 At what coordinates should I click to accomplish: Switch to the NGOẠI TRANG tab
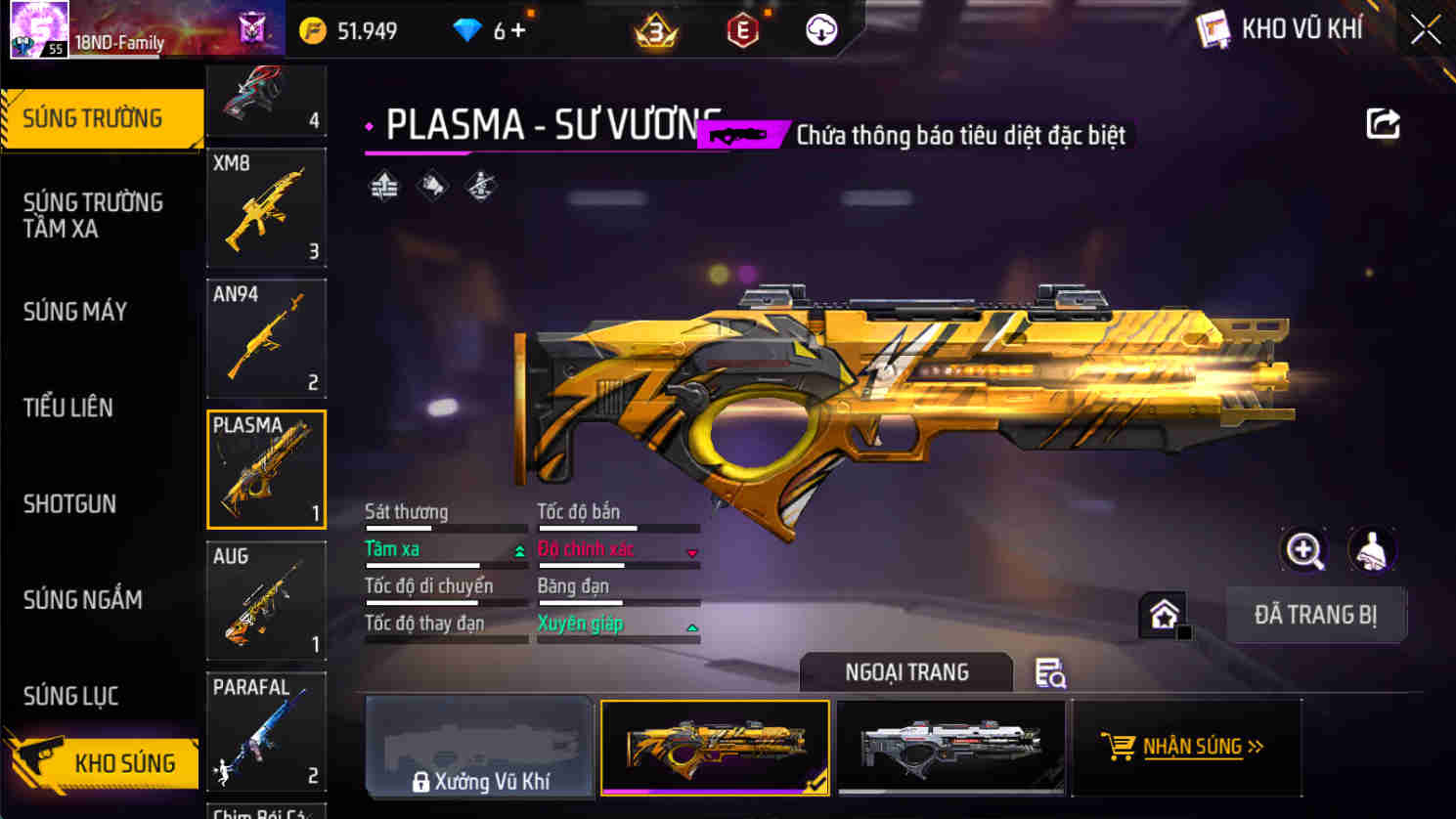[x=905, y=672]
